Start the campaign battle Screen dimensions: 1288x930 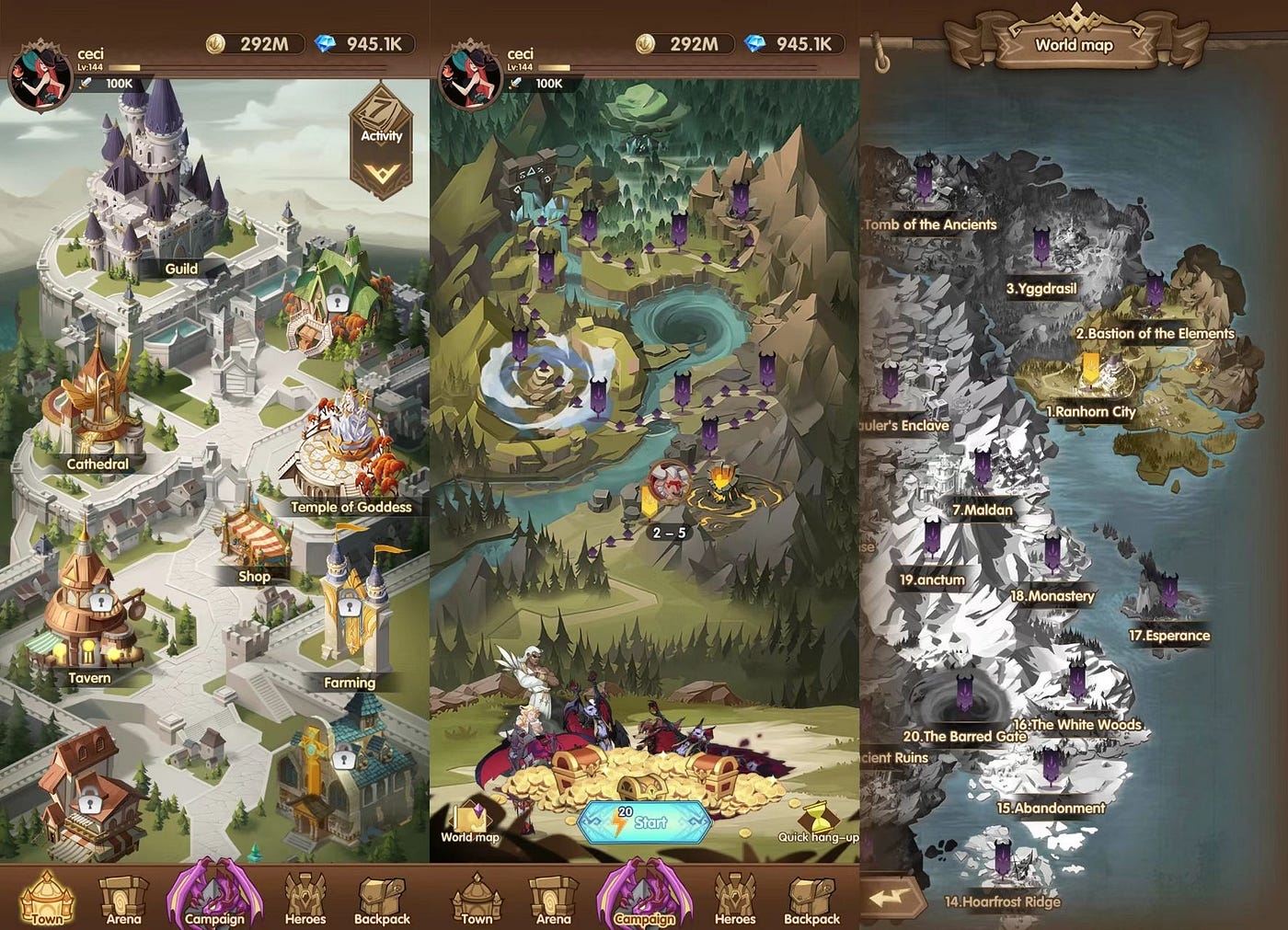click(644, 821)
